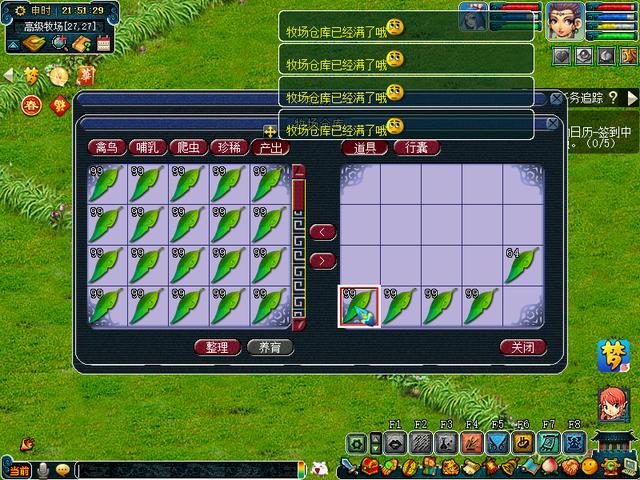Close the warehouse with 关闭 button
This screenshot has width=640, height=480.
coord(523,348)
